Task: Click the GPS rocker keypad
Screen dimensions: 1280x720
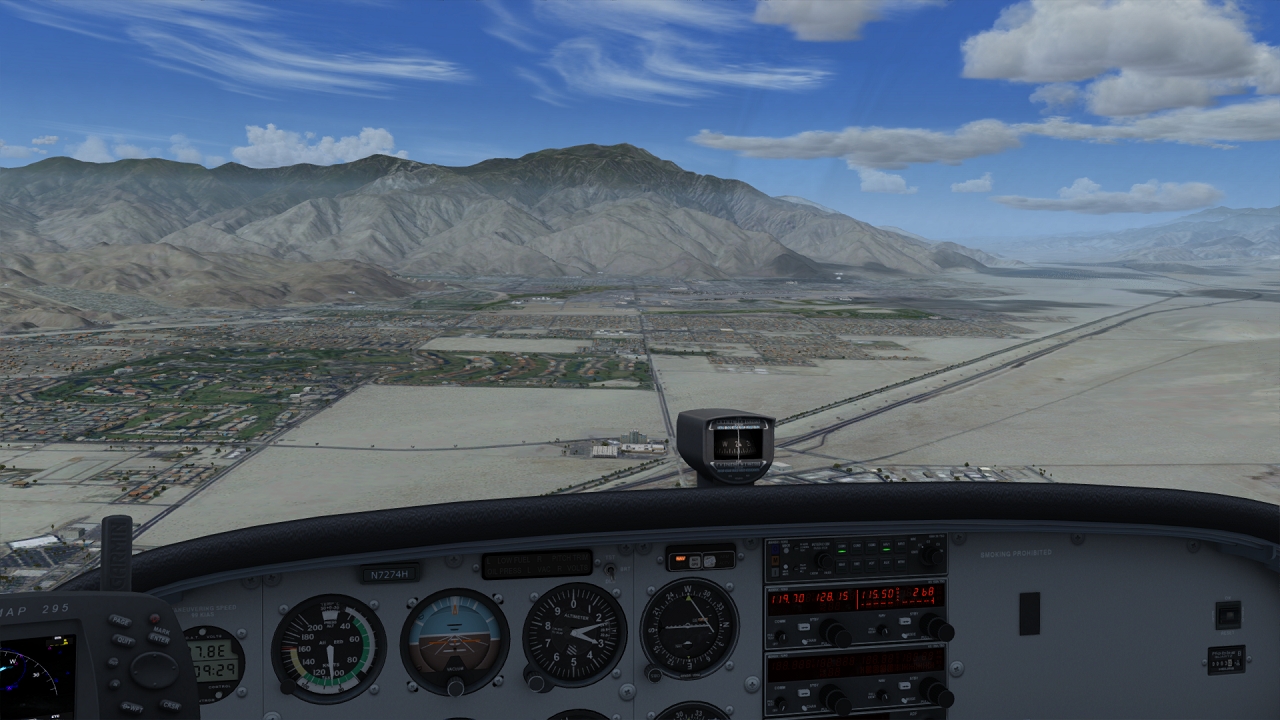Action: (x=153, y=669)
